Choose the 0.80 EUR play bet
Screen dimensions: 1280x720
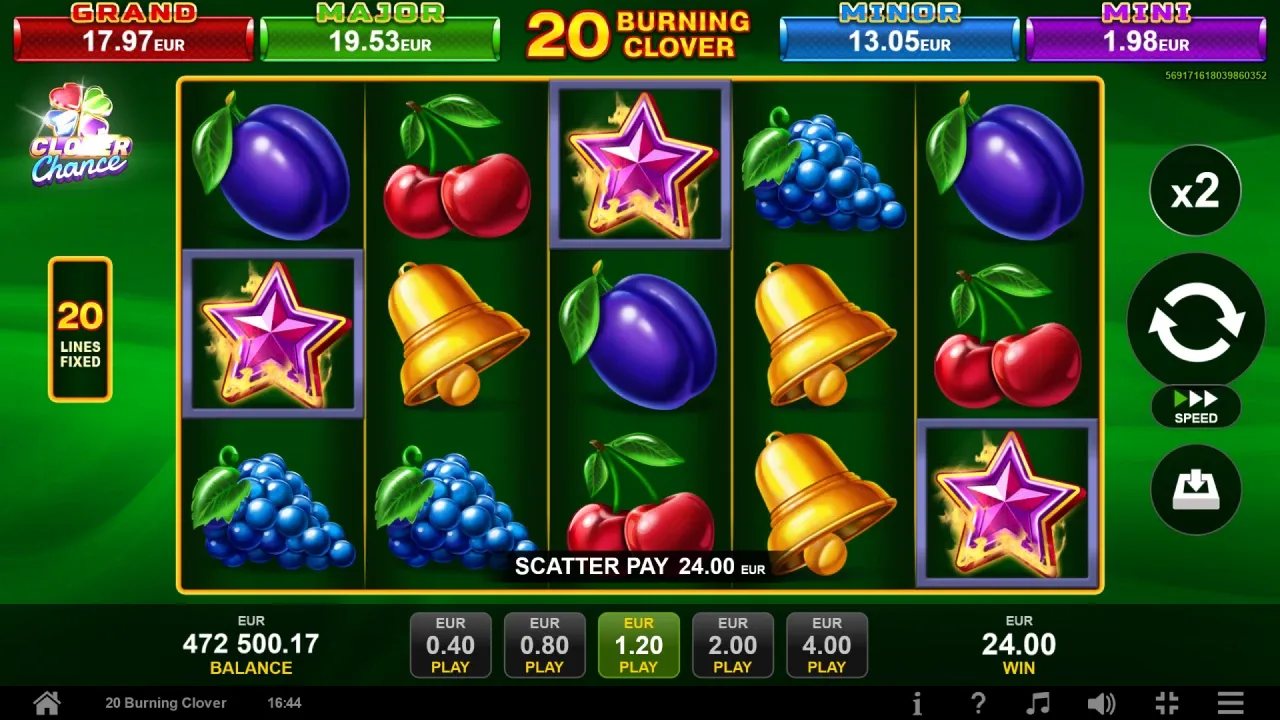pos(545,645)
